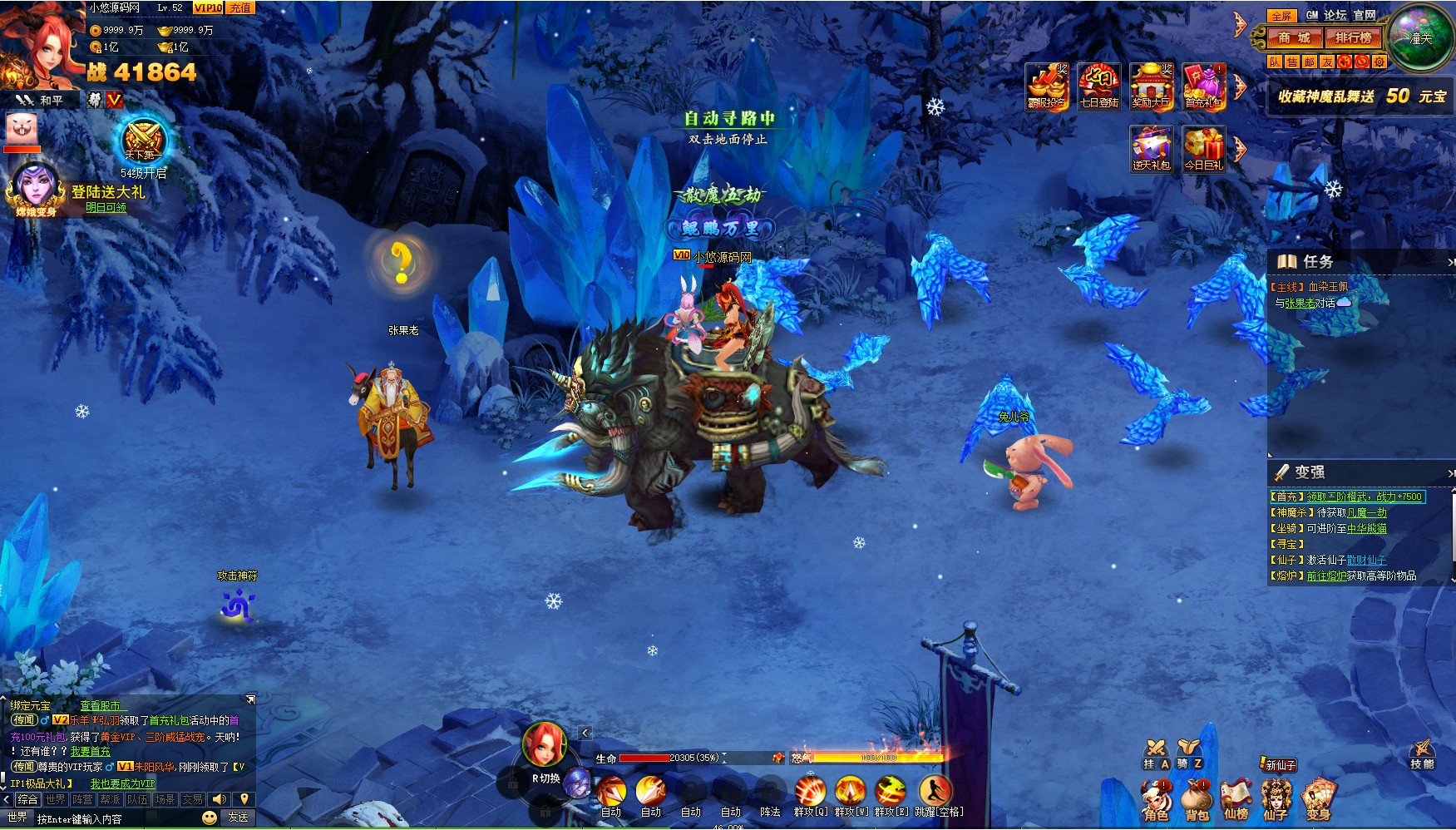
Task: Click the chat message input field
Action: tap(116, 819)
